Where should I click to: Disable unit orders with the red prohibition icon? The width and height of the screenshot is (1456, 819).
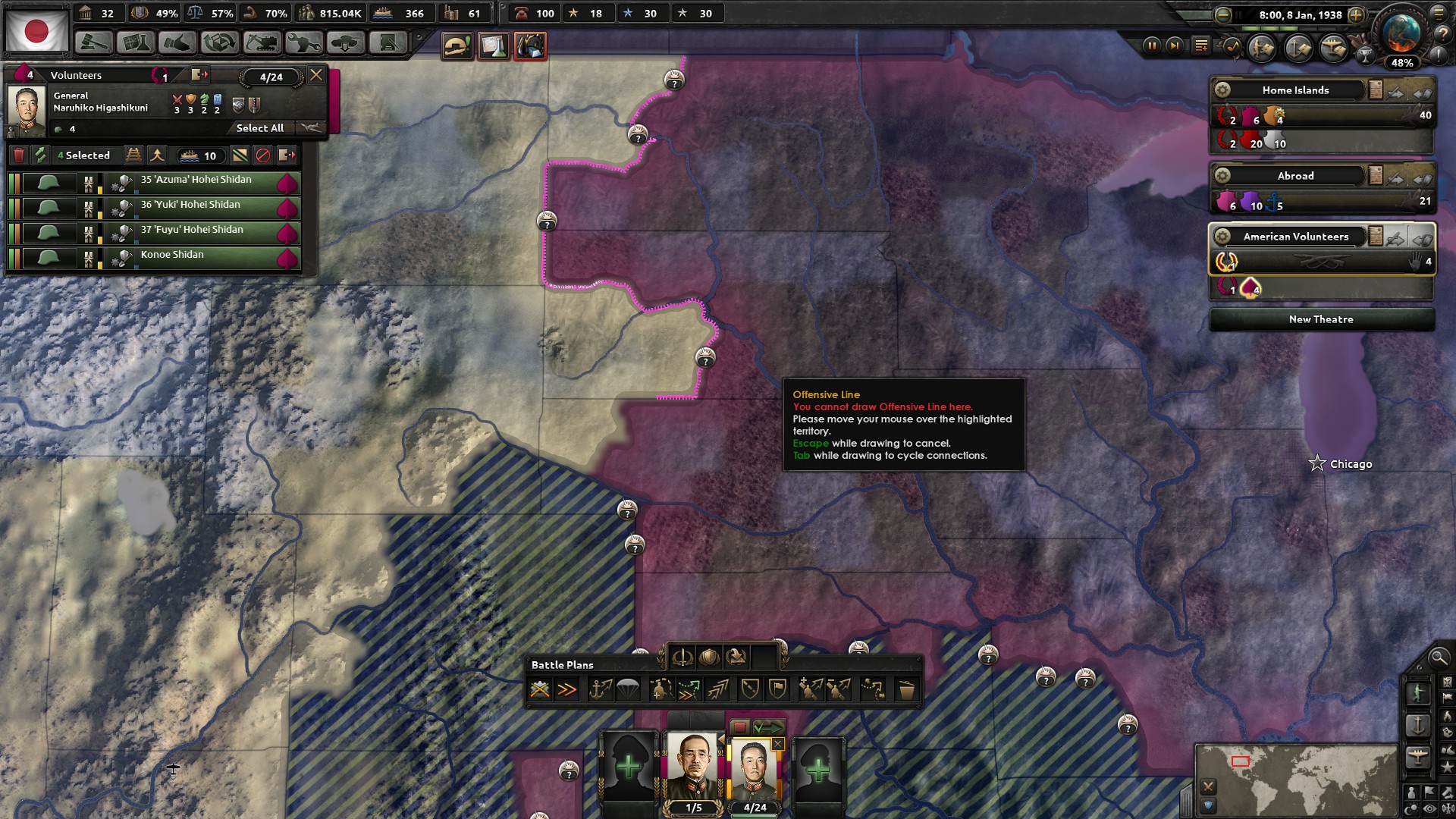(x=262, y=155)
